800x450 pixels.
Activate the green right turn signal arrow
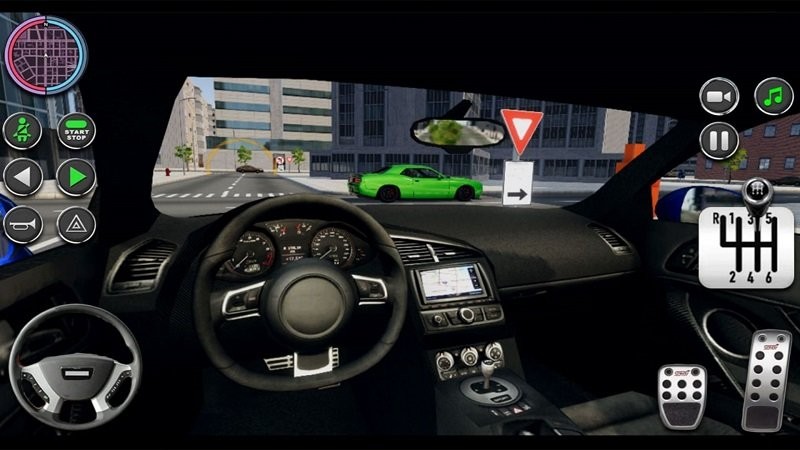(76, 178)
